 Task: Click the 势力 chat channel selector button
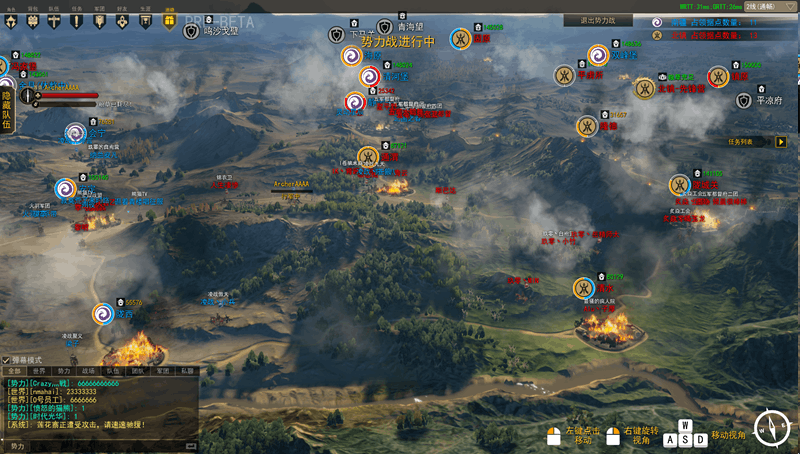click(18, 446)
